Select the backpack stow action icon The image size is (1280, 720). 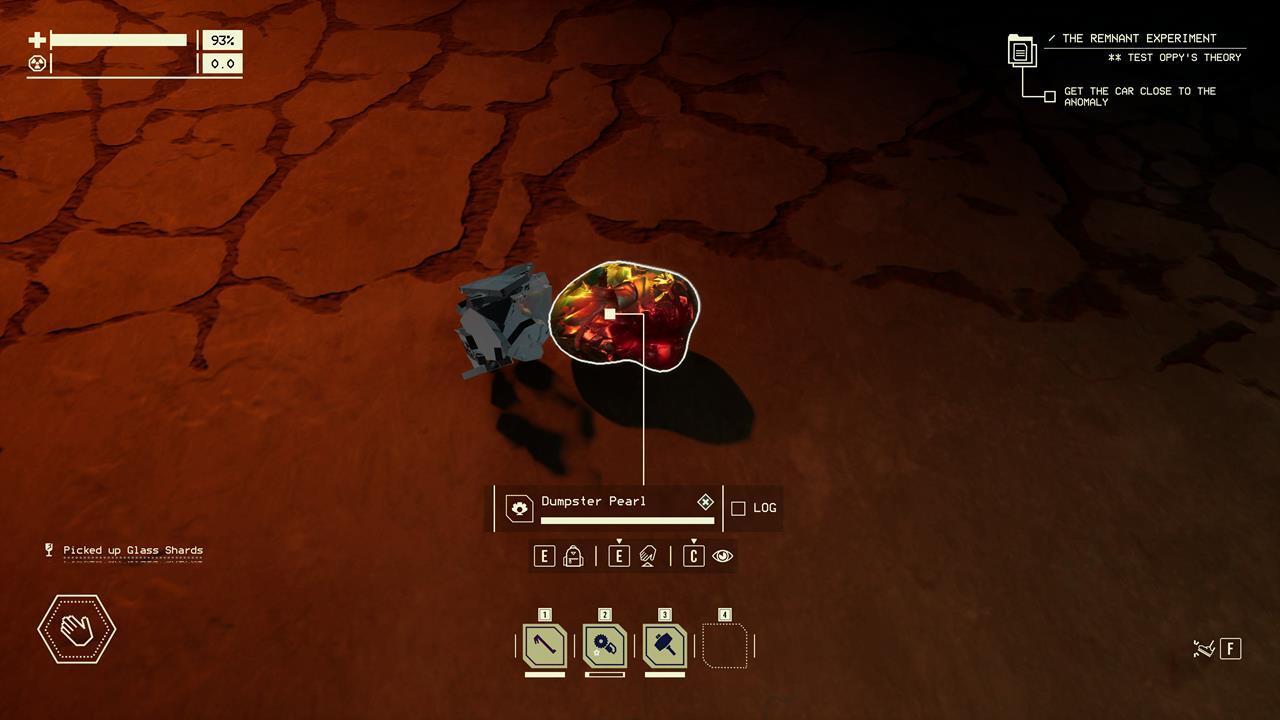click(574, 556)
